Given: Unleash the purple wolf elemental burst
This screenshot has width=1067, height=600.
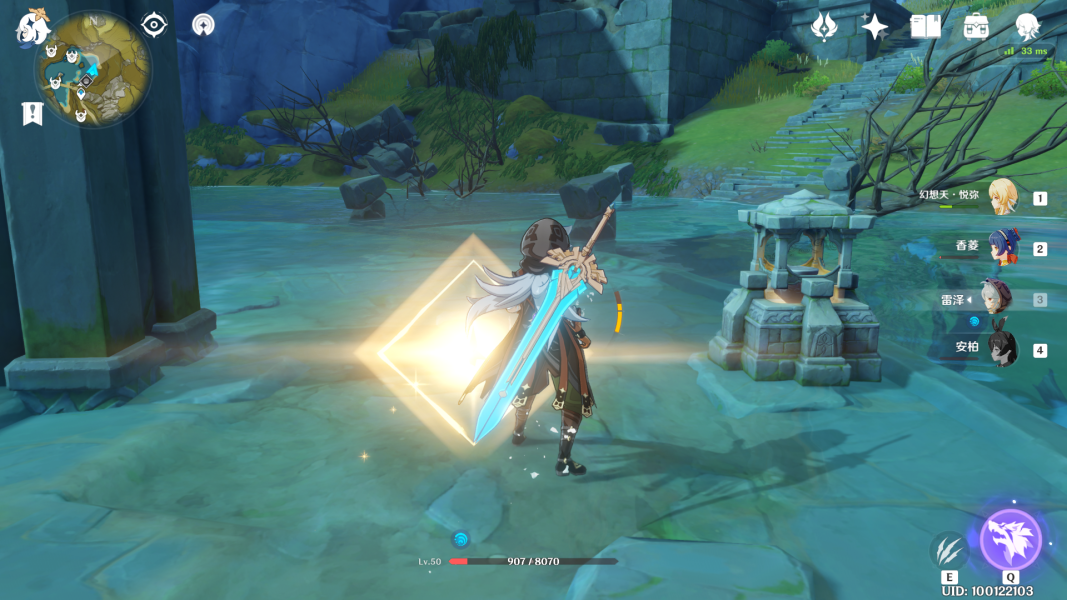Looking at the screenshot, I should (1010, 540).
